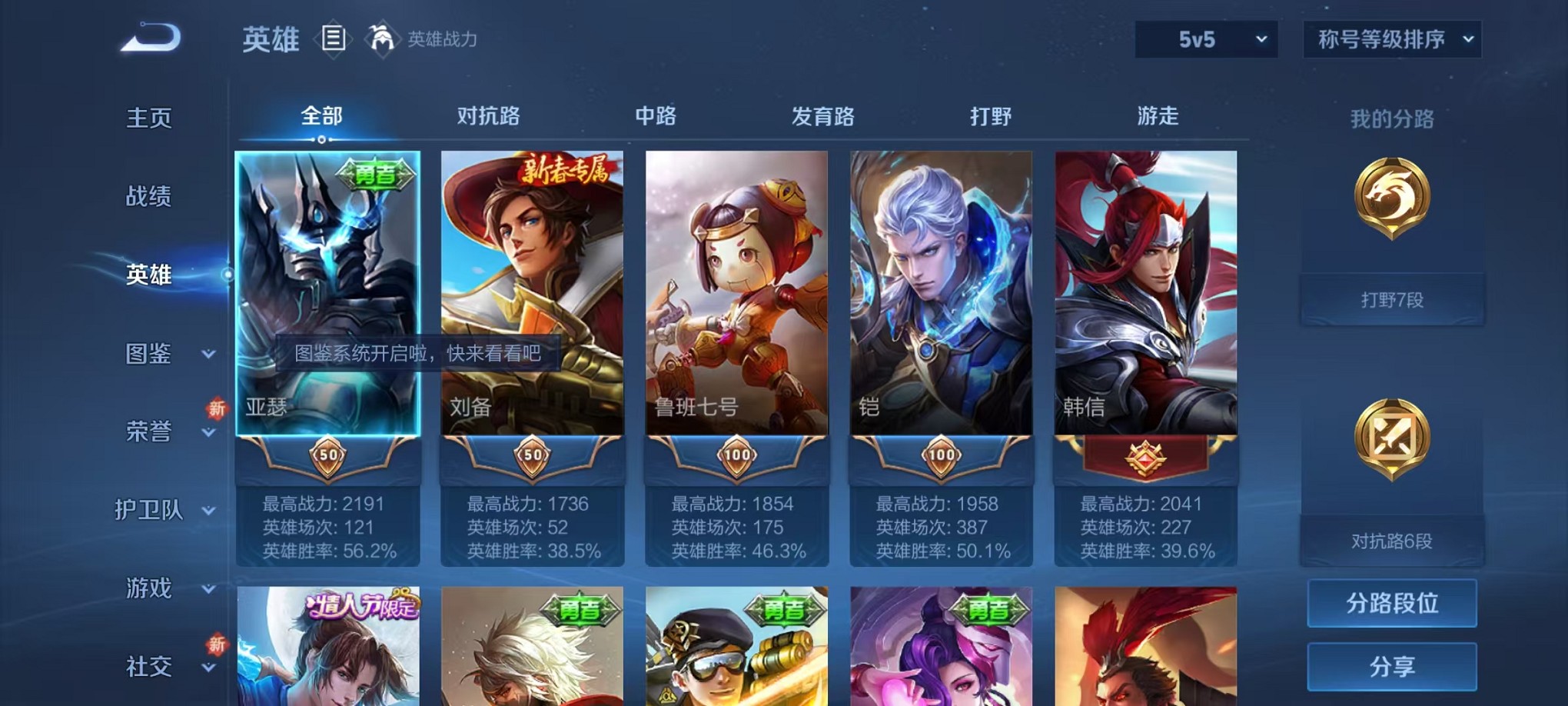Screen dimensions: 1568x706
Task: Open 战绩 from the left sidebar
Action: coord(148,197)
